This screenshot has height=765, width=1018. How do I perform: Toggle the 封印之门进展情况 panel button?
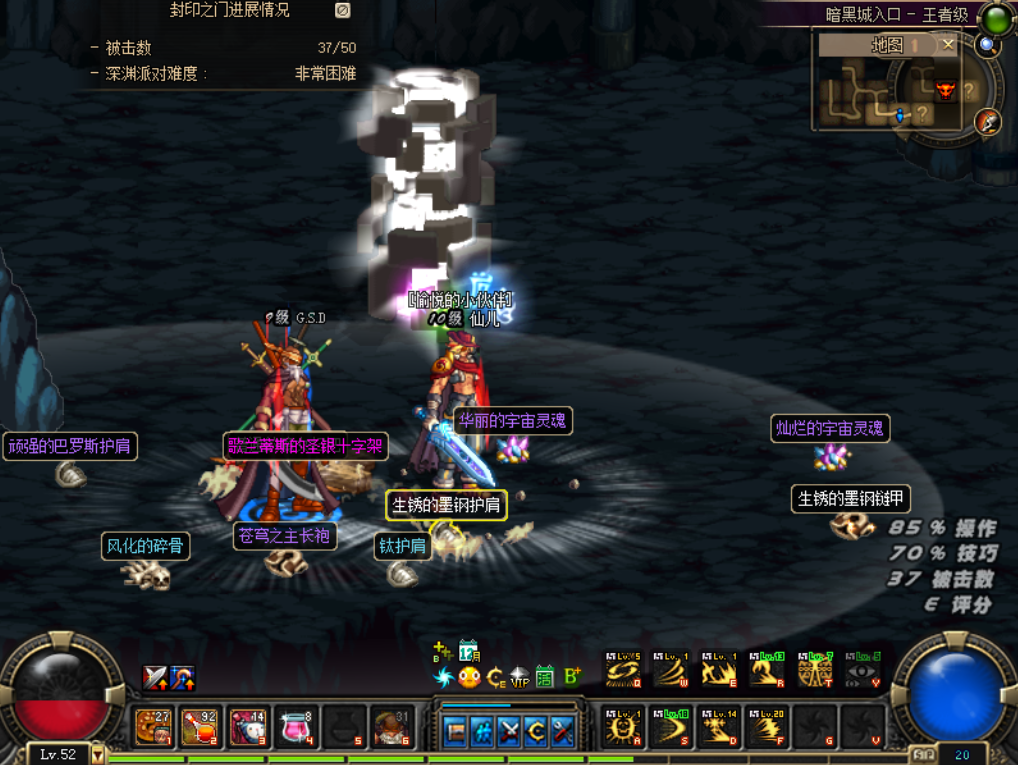tap(342, 10)
